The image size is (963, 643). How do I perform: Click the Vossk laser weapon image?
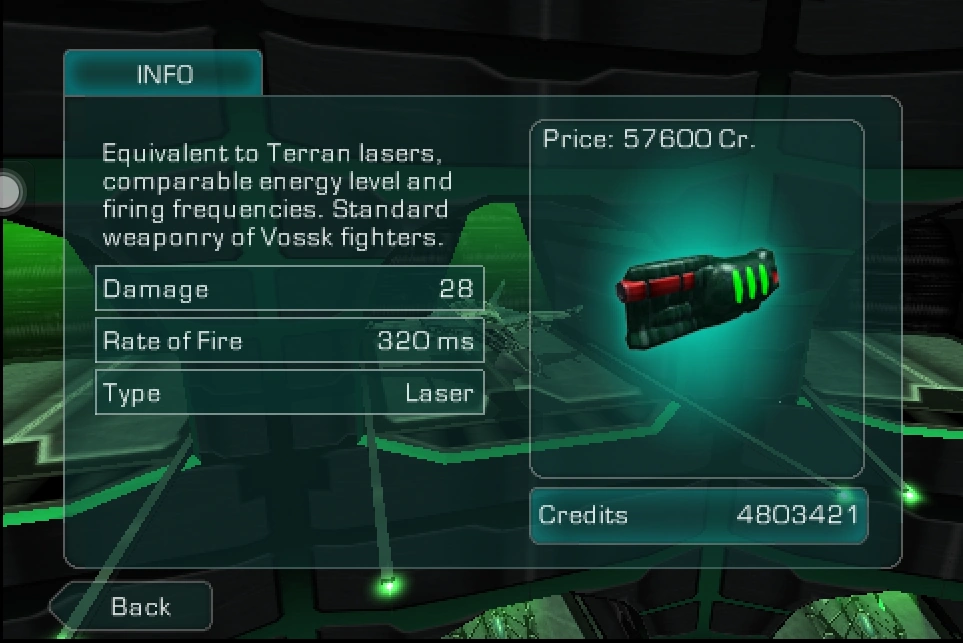pos(696,297)
